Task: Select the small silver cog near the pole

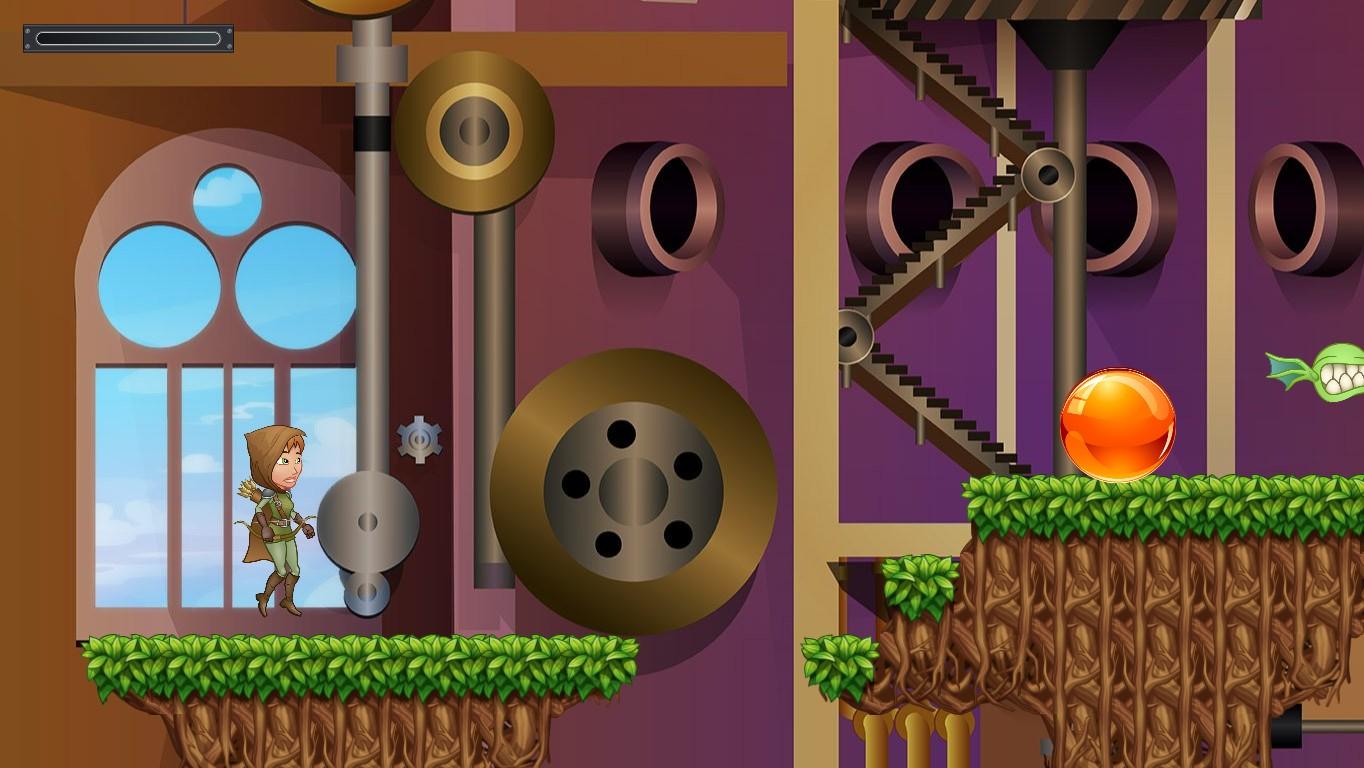Action: pos(420,437)
